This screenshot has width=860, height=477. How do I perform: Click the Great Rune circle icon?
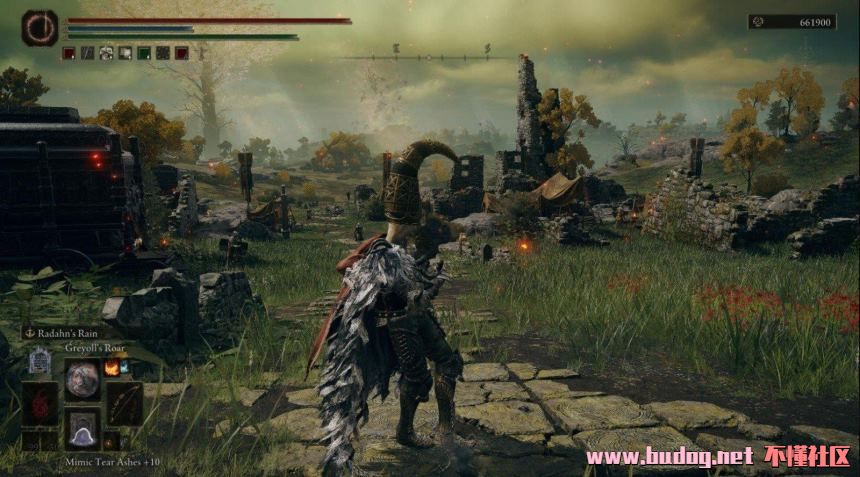pyautogui.click(x=40, y=28)
